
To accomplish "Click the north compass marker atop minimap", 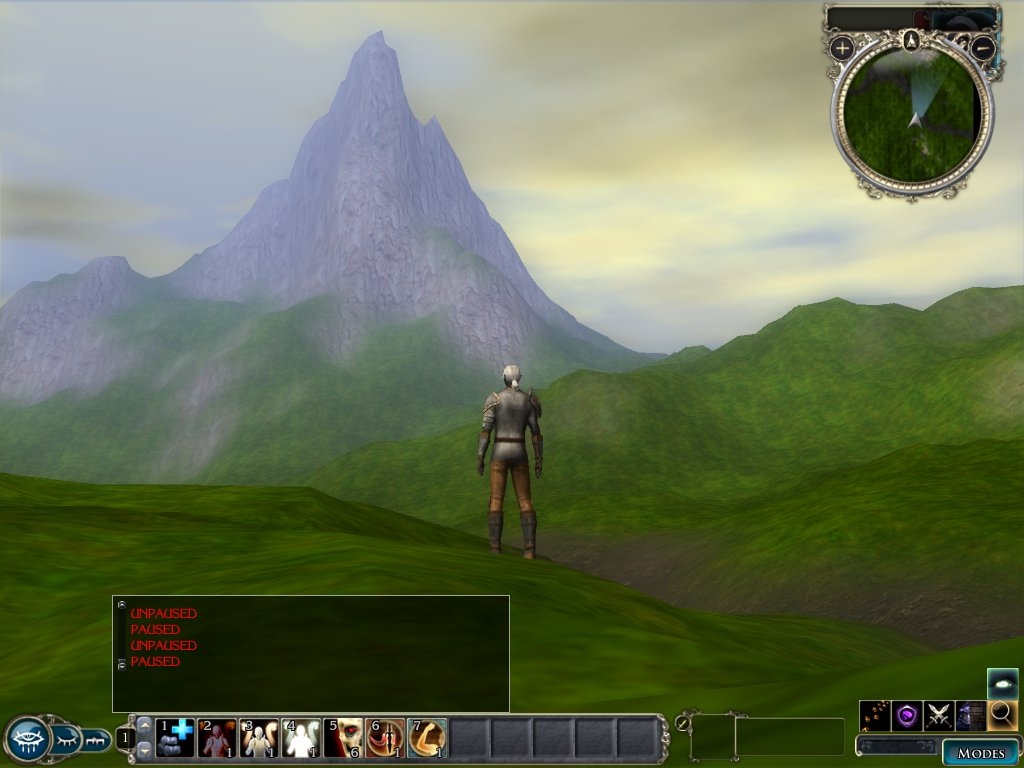I will [910, 41].
